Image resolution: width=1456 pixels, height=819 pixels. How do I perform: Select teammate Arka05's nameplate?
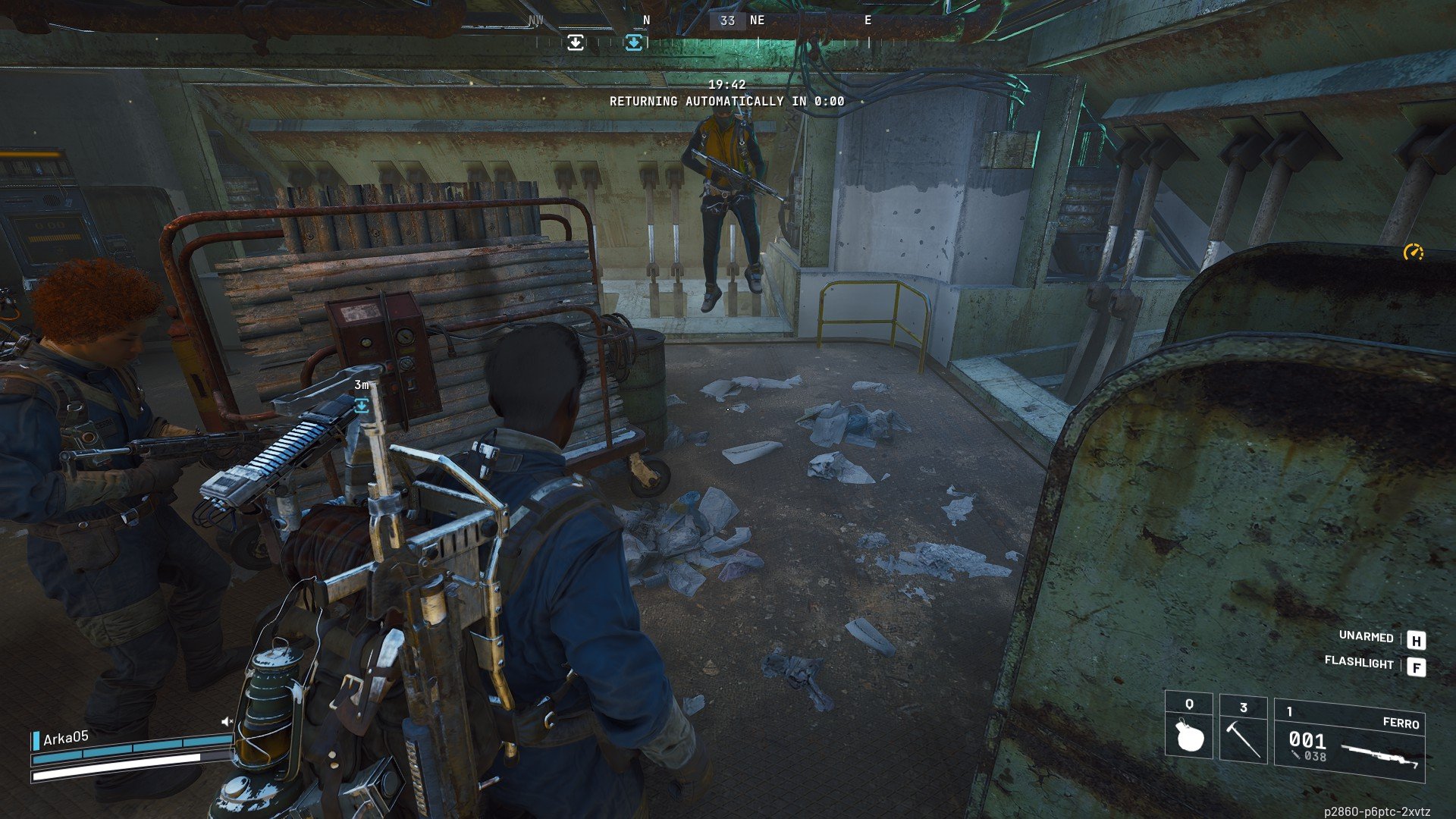66,738
